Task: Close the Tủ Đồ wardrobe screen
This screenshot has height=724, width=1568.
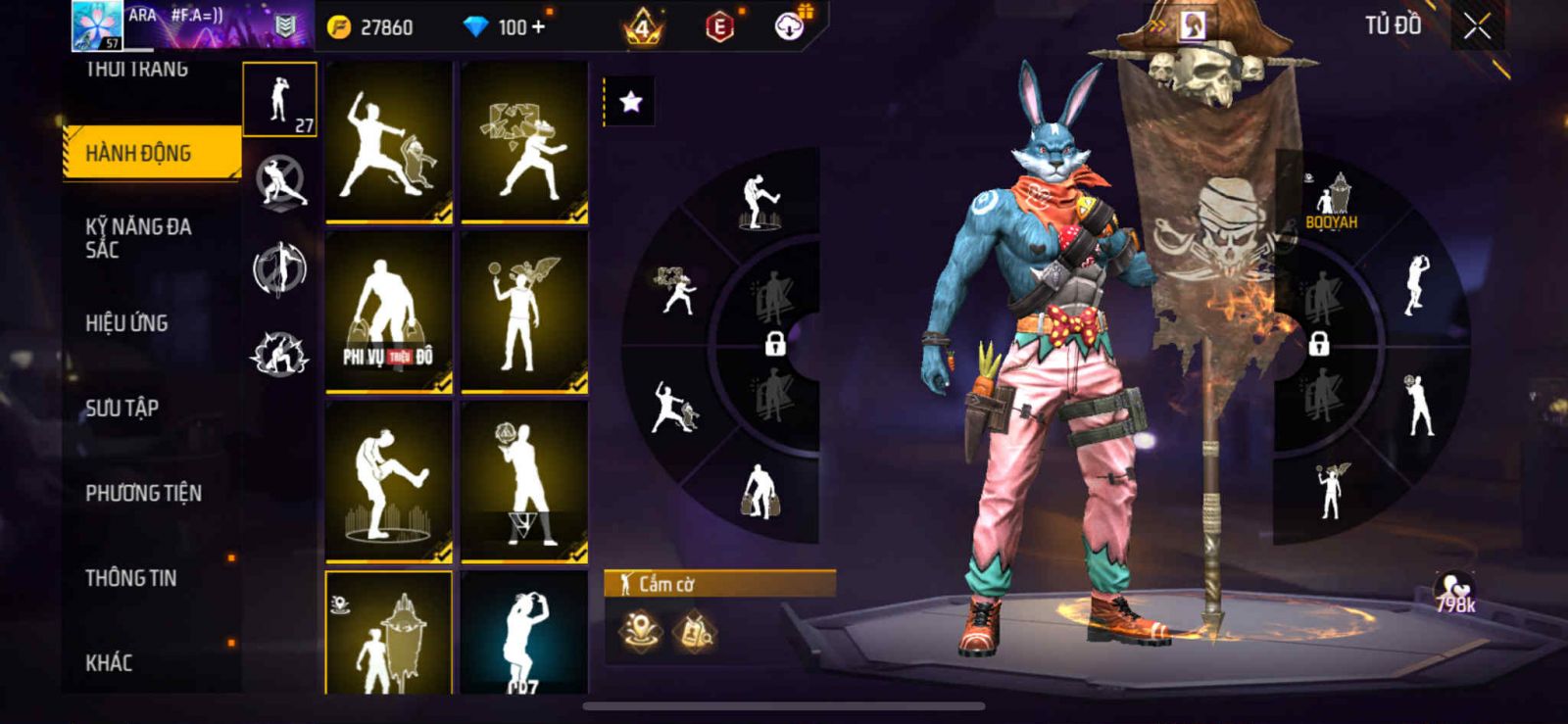Action: click(1477, 27)
